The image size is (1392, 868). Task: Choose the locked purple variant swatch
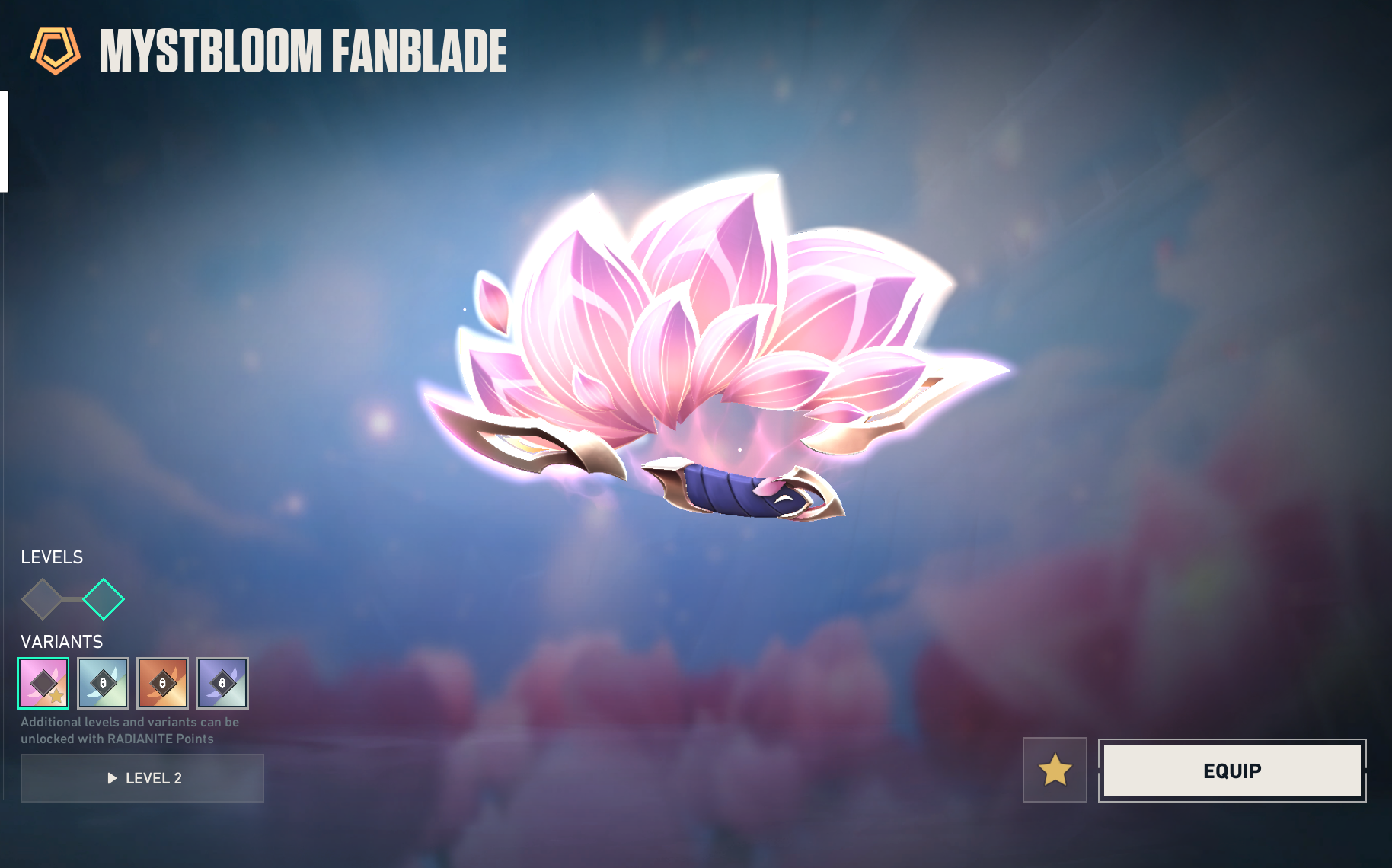tap(222, 683)
